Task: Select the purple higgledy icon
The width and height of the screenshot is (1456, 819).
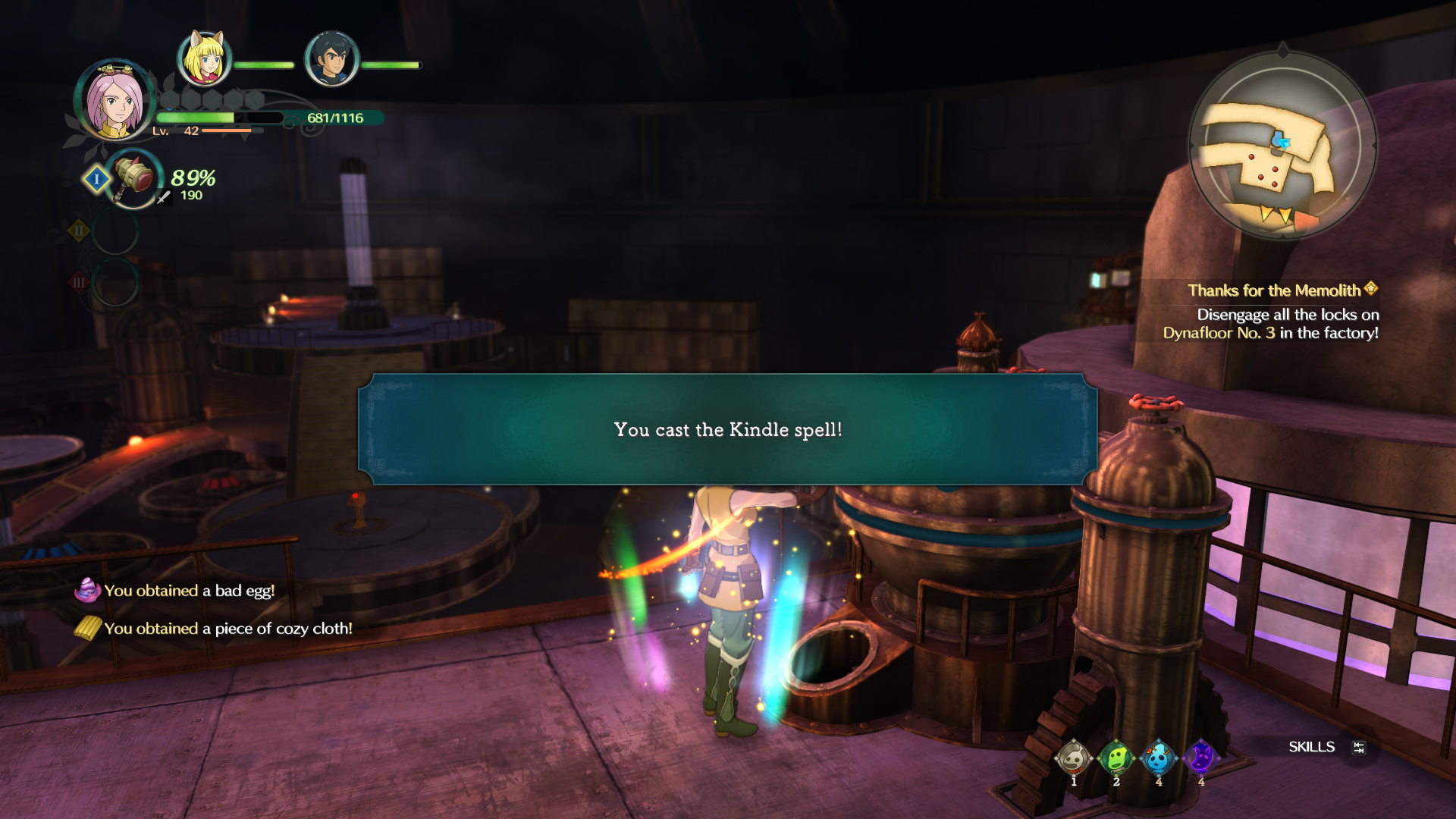Action: [1200, 758]
